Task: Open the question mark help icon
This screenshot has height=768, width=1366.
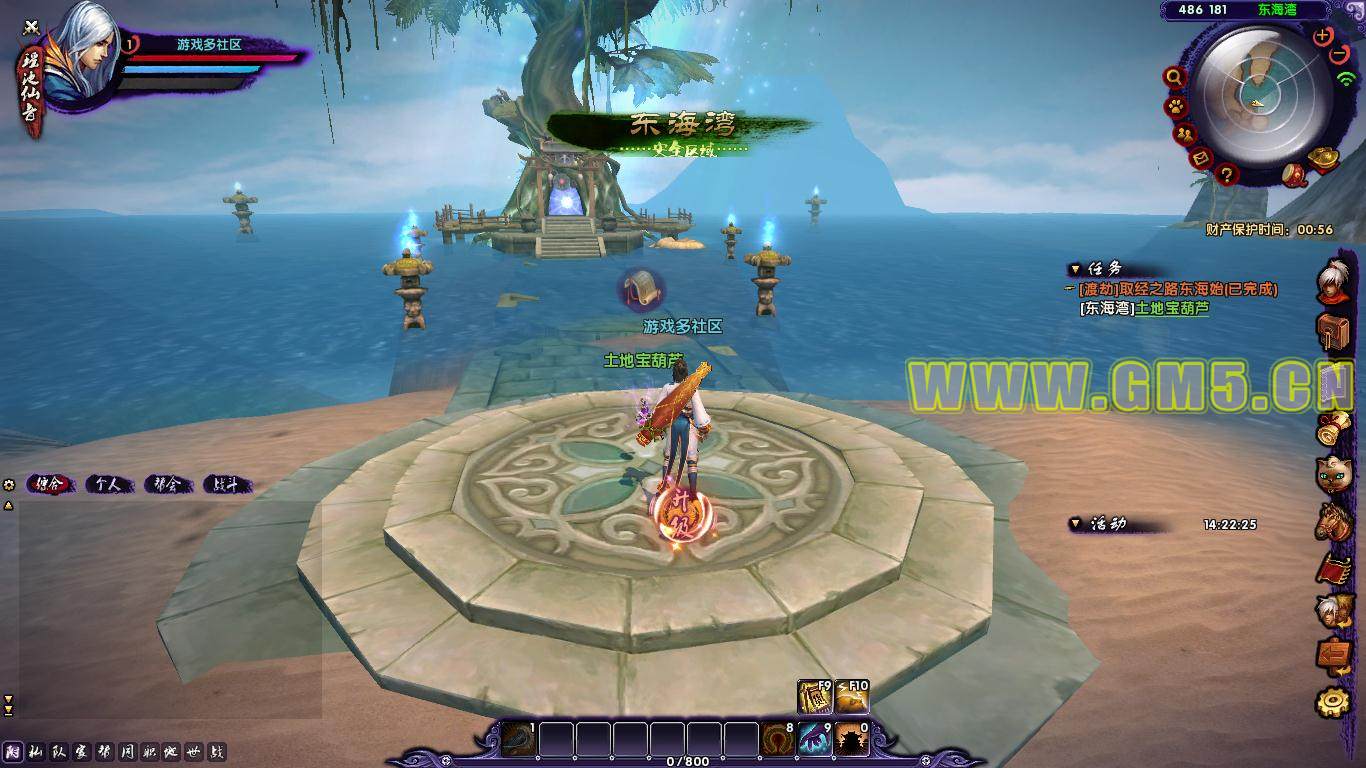Action: coord(1227,175)
